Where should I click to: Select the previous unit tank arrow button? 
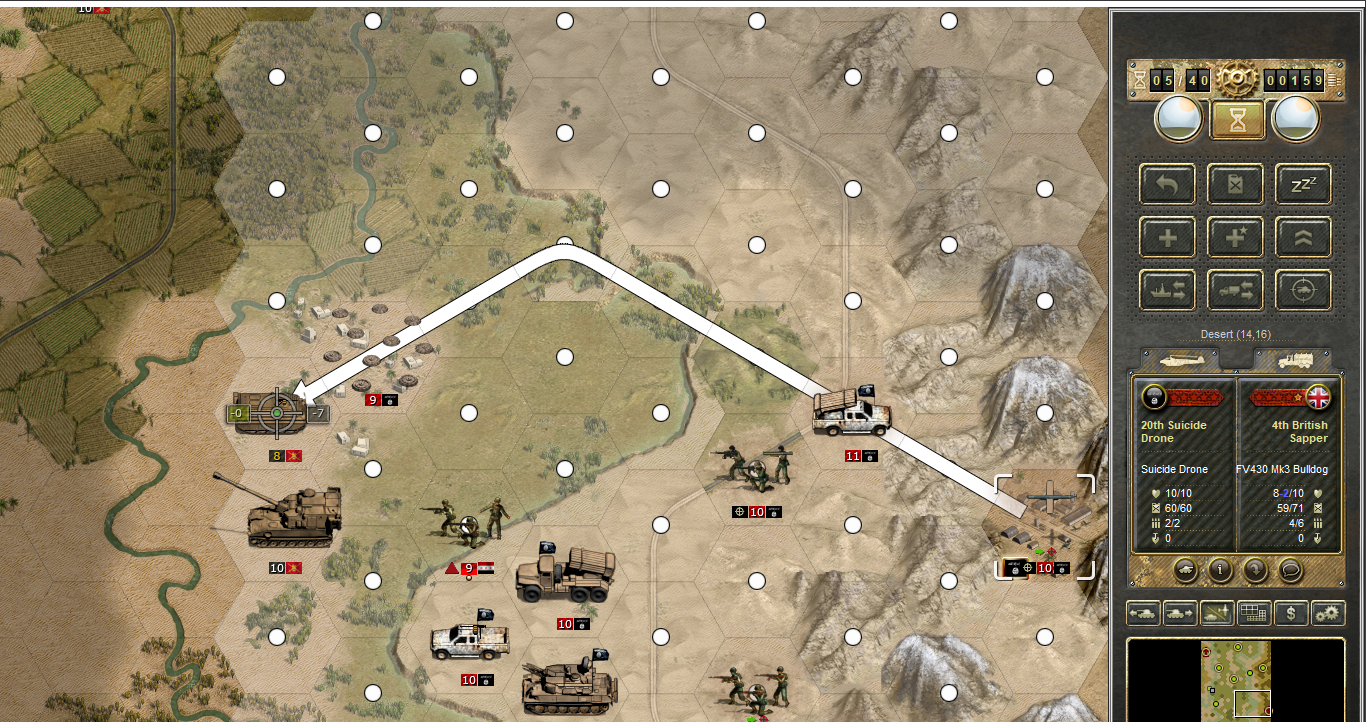click(1142, 613)
